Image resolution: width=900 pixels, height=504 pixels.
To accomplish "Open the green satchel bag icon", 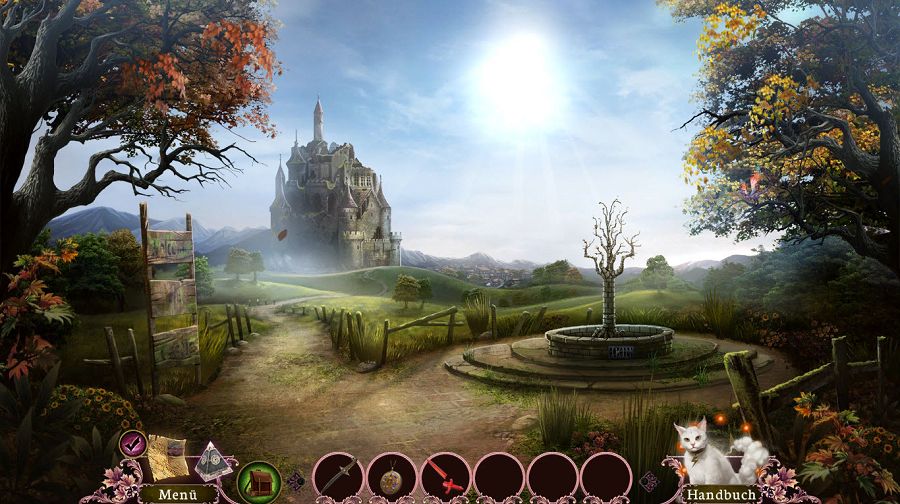I will 258,481.
